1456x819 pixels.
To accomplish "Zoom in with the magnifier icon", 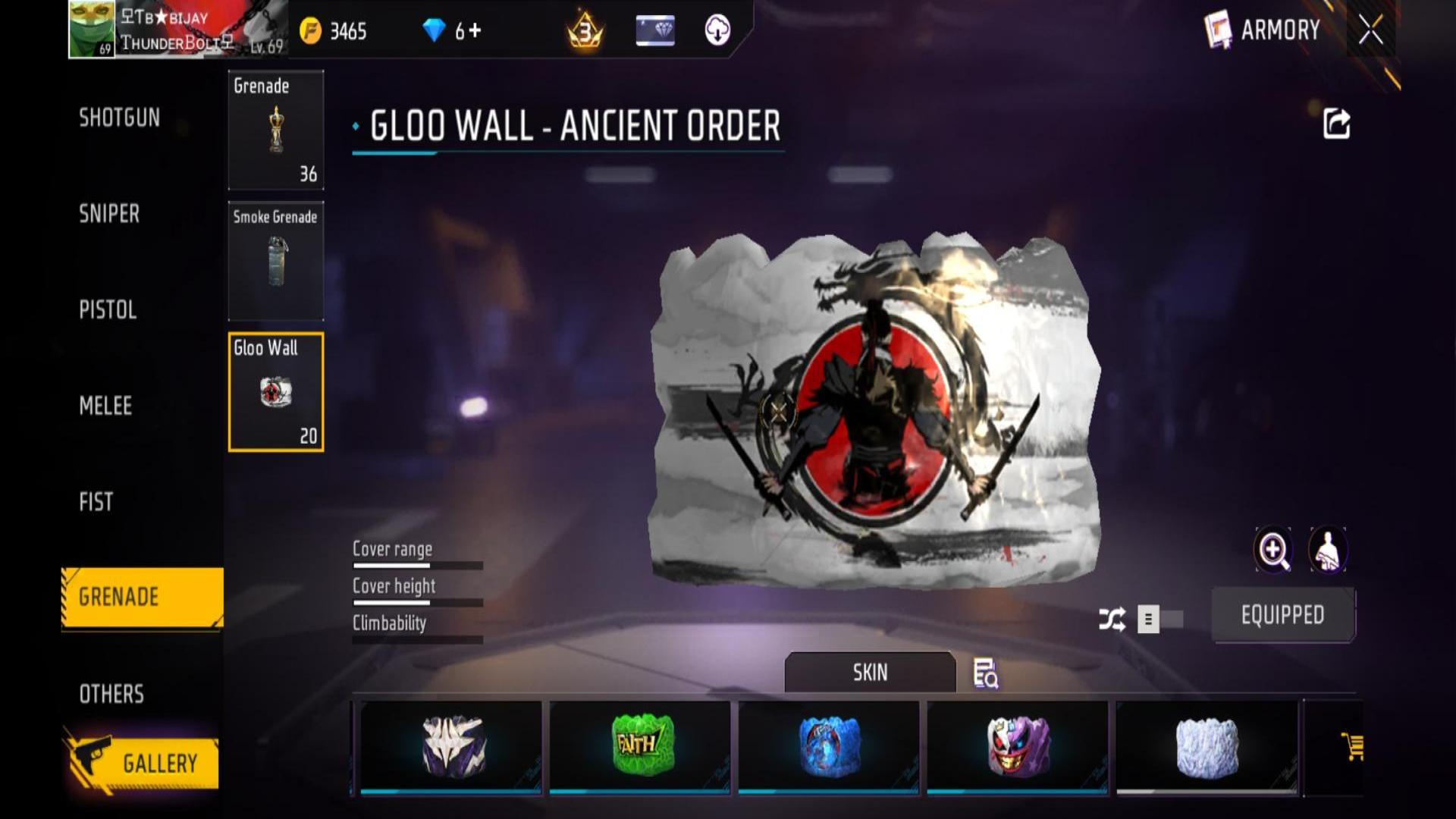I will (x=1272, y=550).
